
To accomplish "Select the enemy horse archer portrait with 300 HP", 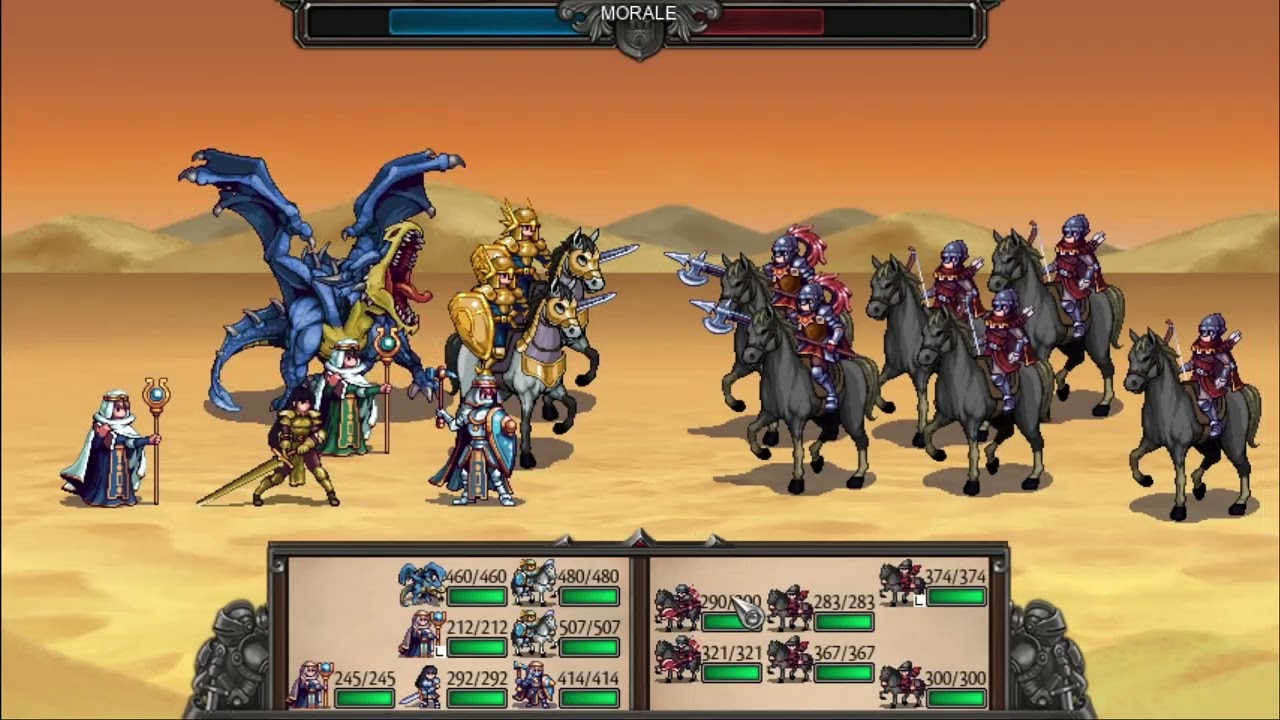I will (x=901, y=685).
